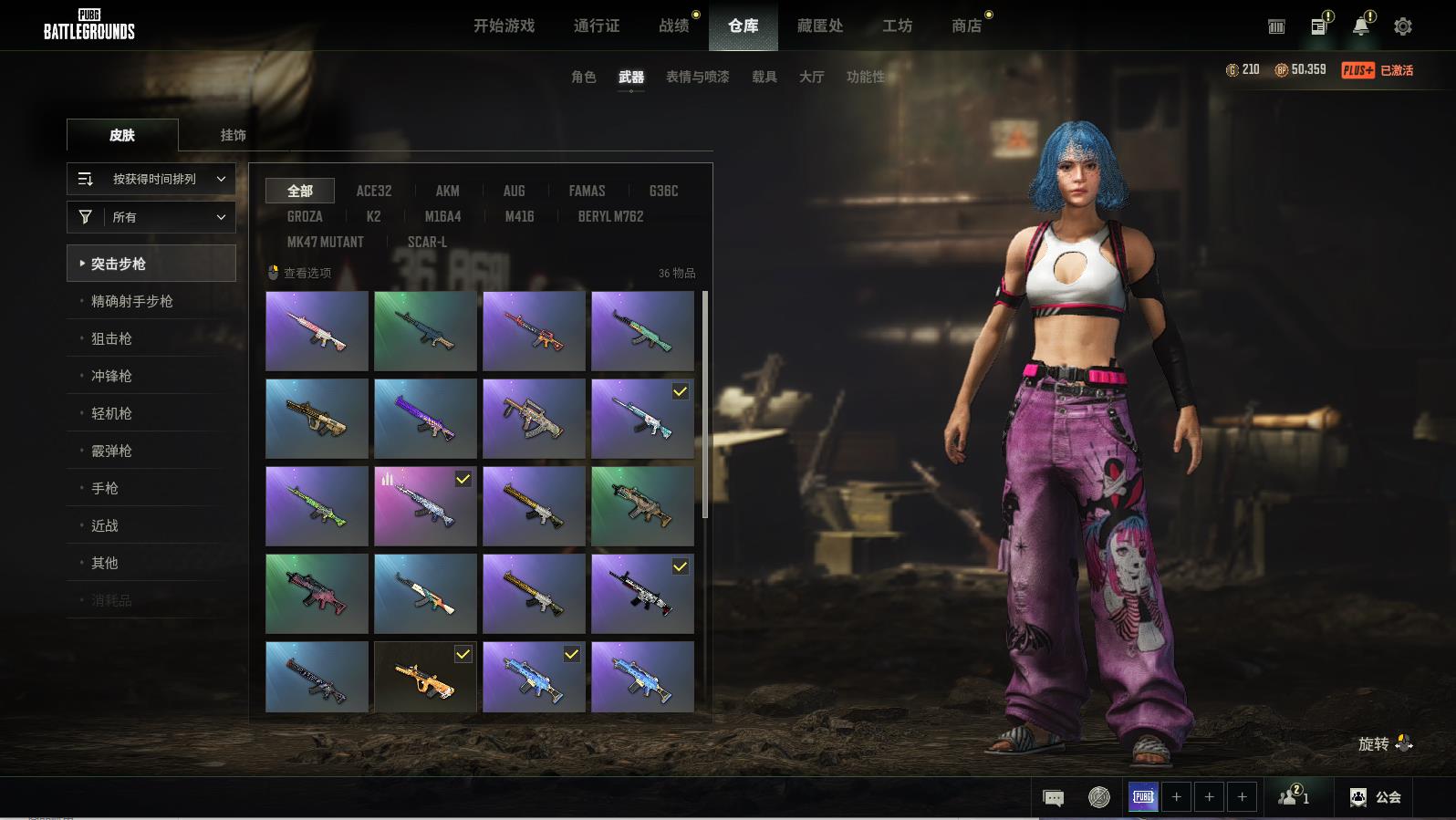Open the 商店 store
1456x820 pixels.
point(967,26)
